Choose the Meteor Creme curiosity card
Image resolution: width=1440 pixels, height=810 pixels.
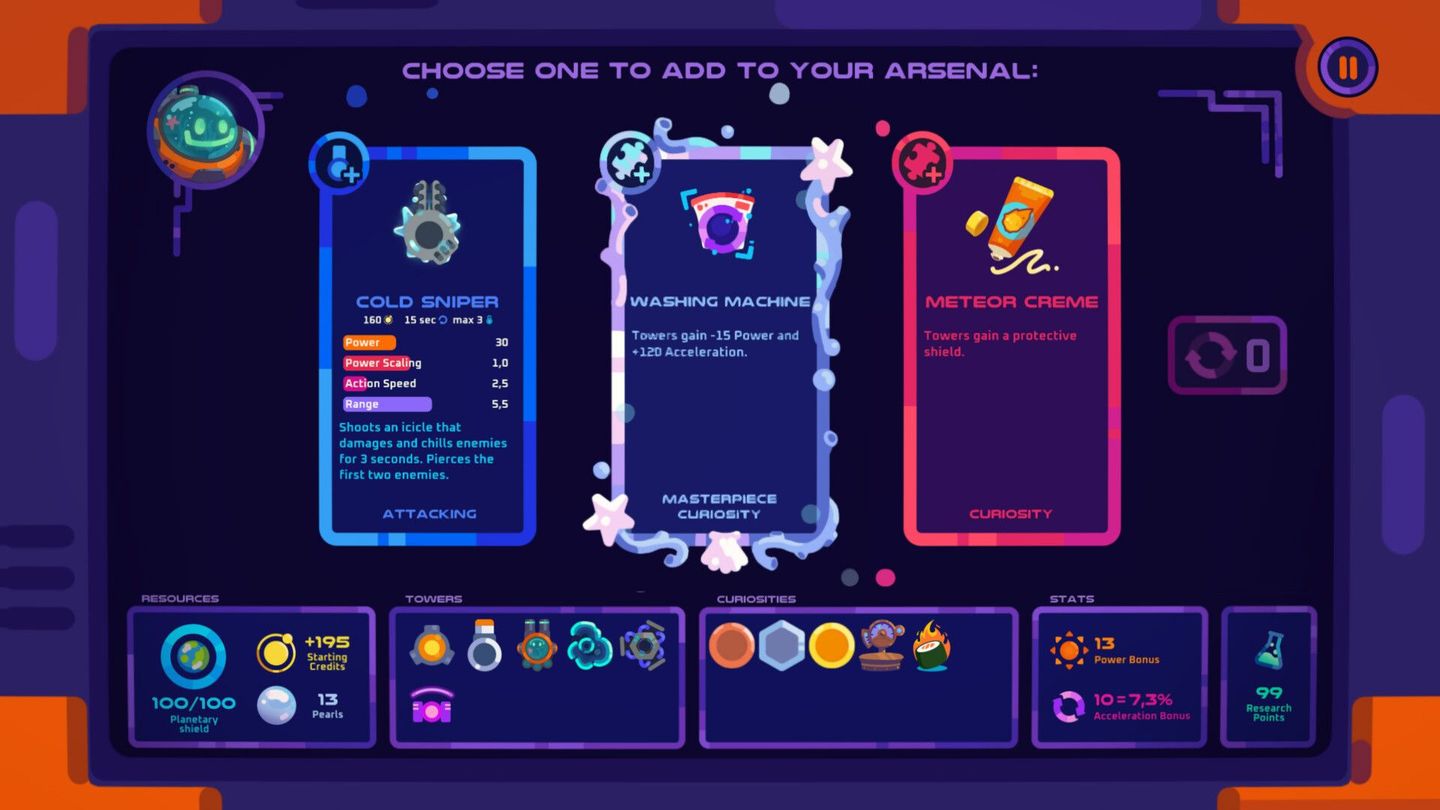tap(1010, 340)
